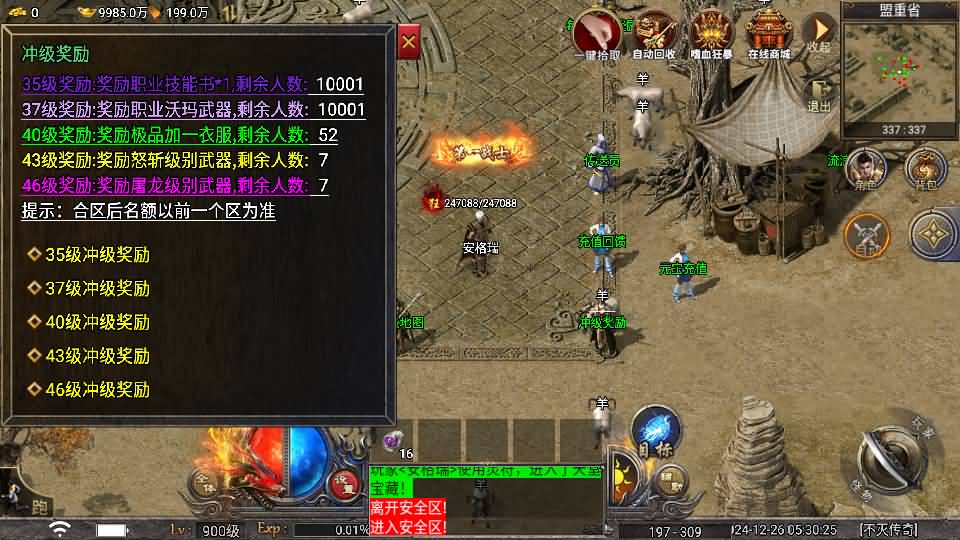Activate the 嗜血狂暴 bloodlust icon
Image resolution: width=960 pixels, height=540 pixels.
point(711,34)
